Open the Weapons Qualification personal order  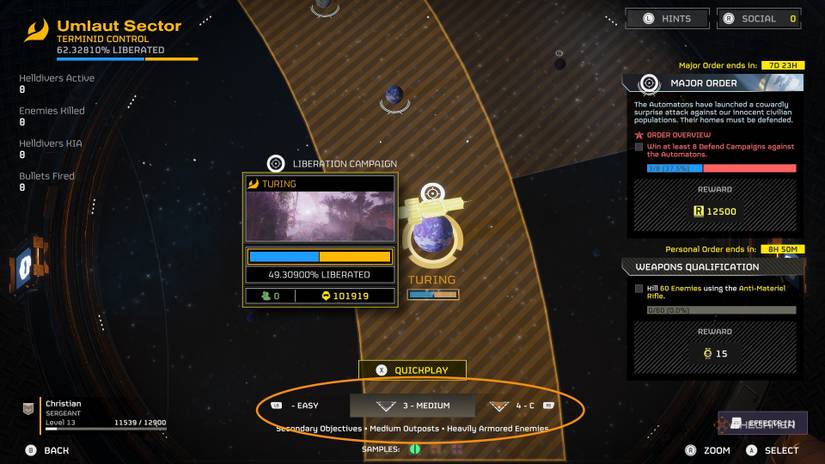712,267
